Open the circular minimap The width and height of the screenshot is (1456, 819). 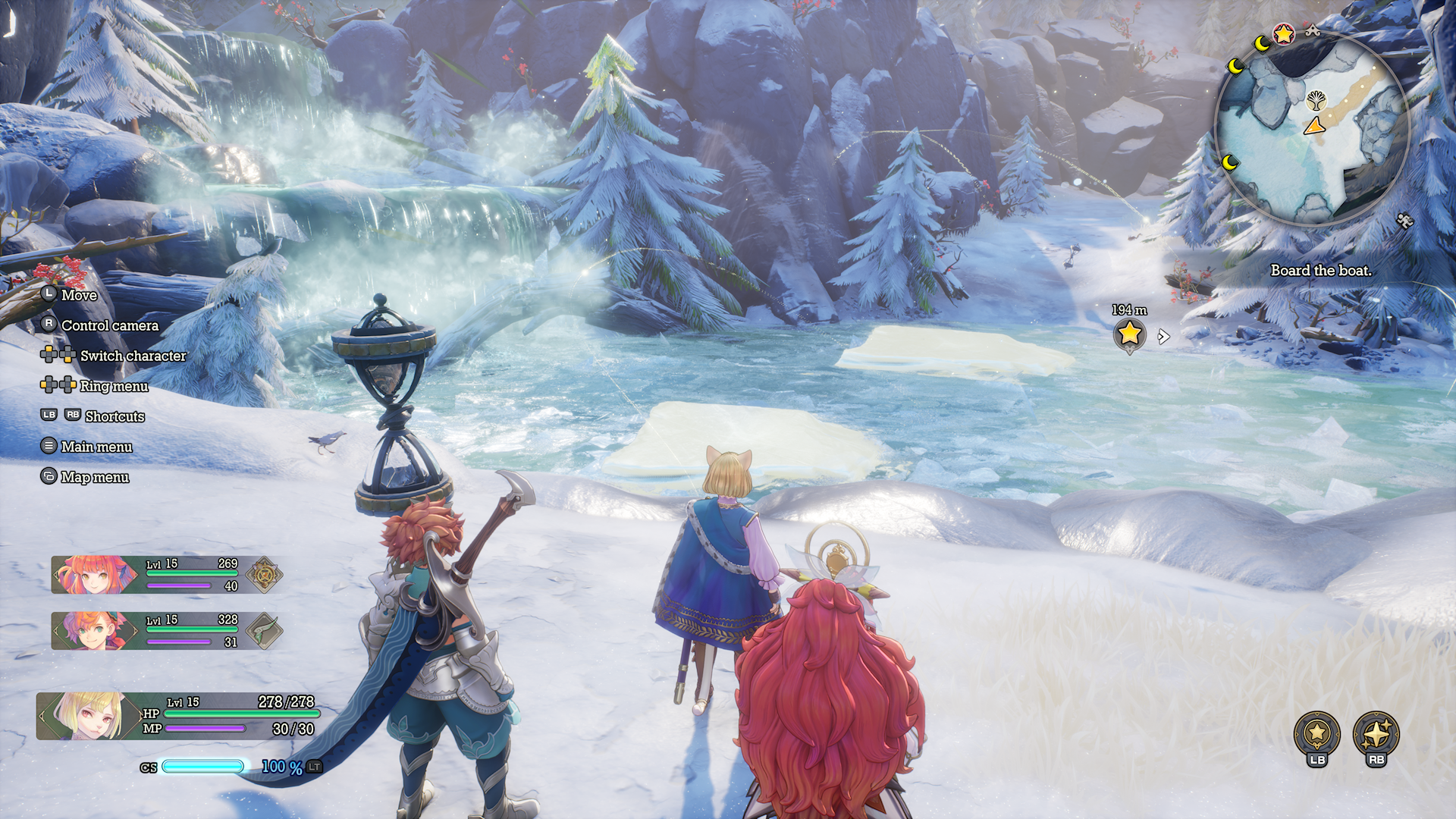tap(1312, 129)
